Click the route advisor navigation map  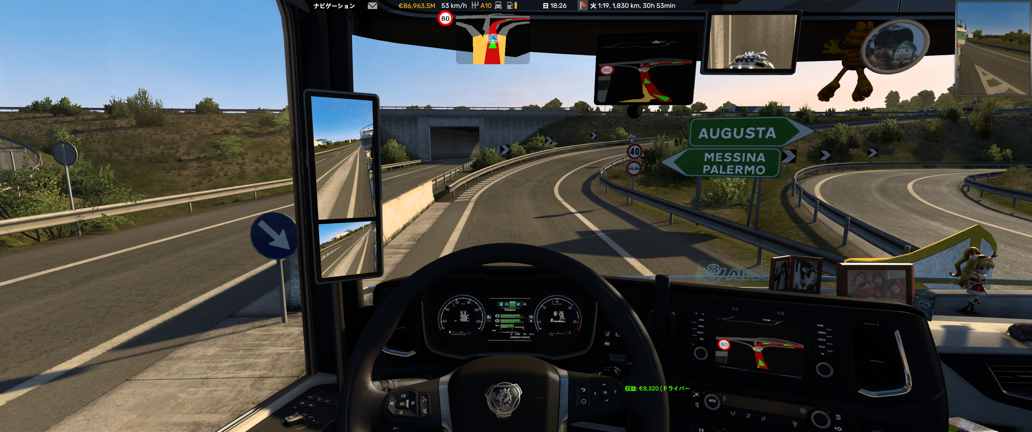pos(492,40)
